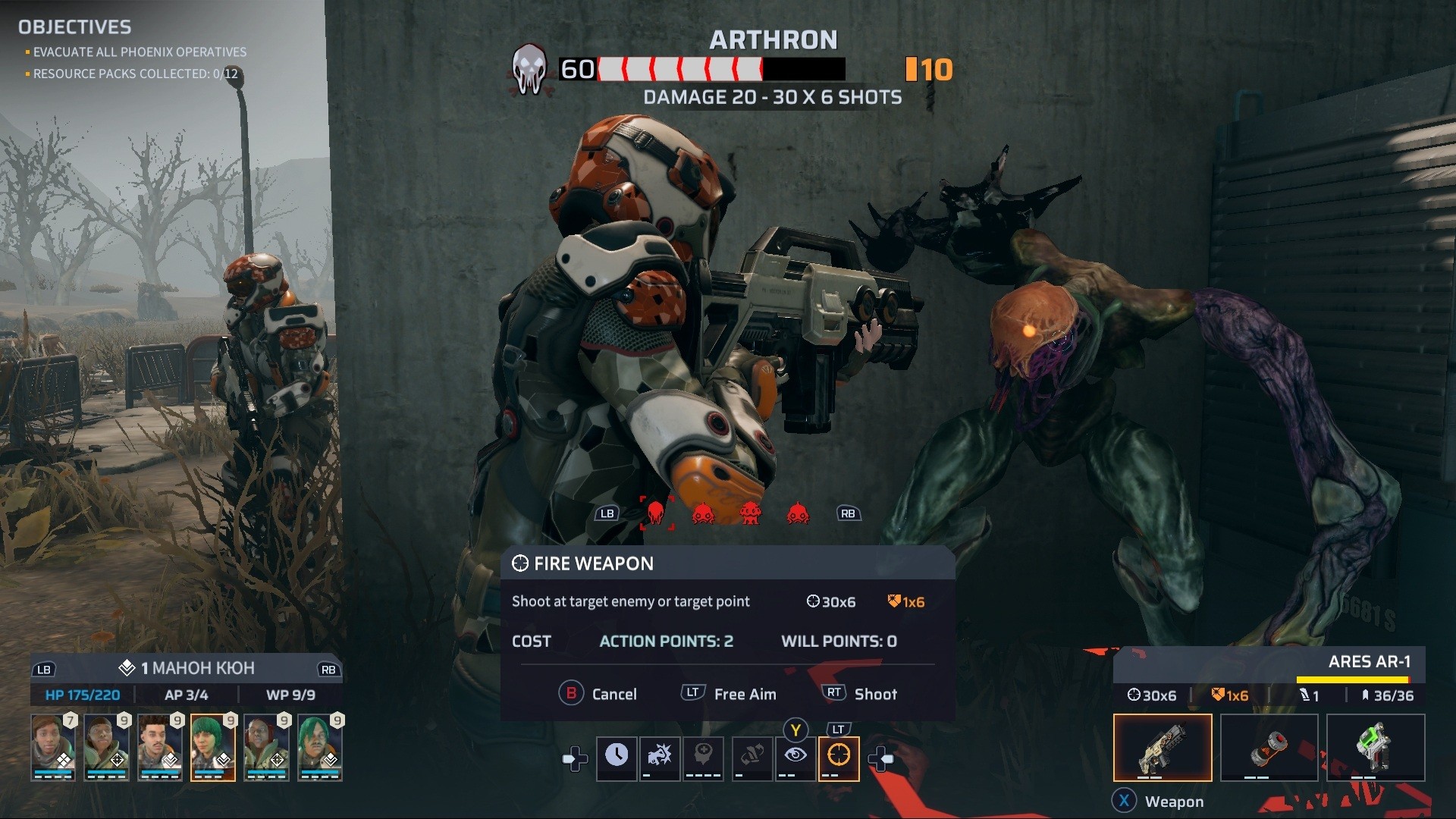Select the melee bash attack icon
The height and width of the screenshot is (819, 1456).
660,758
